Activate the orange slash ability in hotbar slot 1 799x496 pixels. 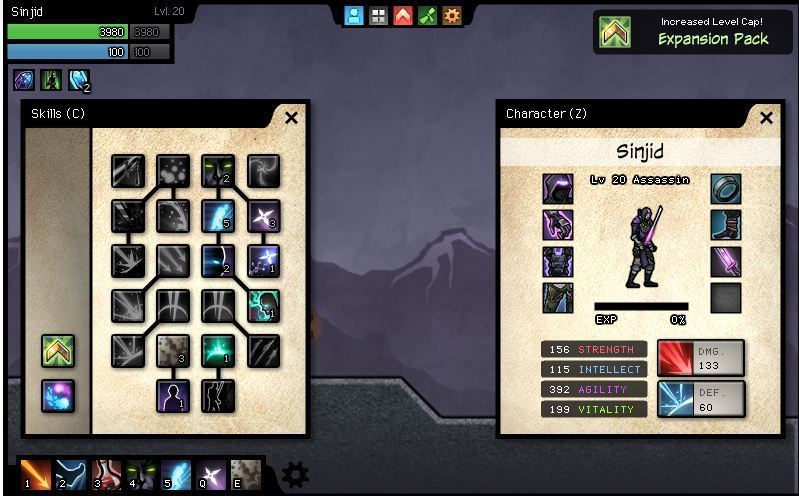[x=35, y=474]
